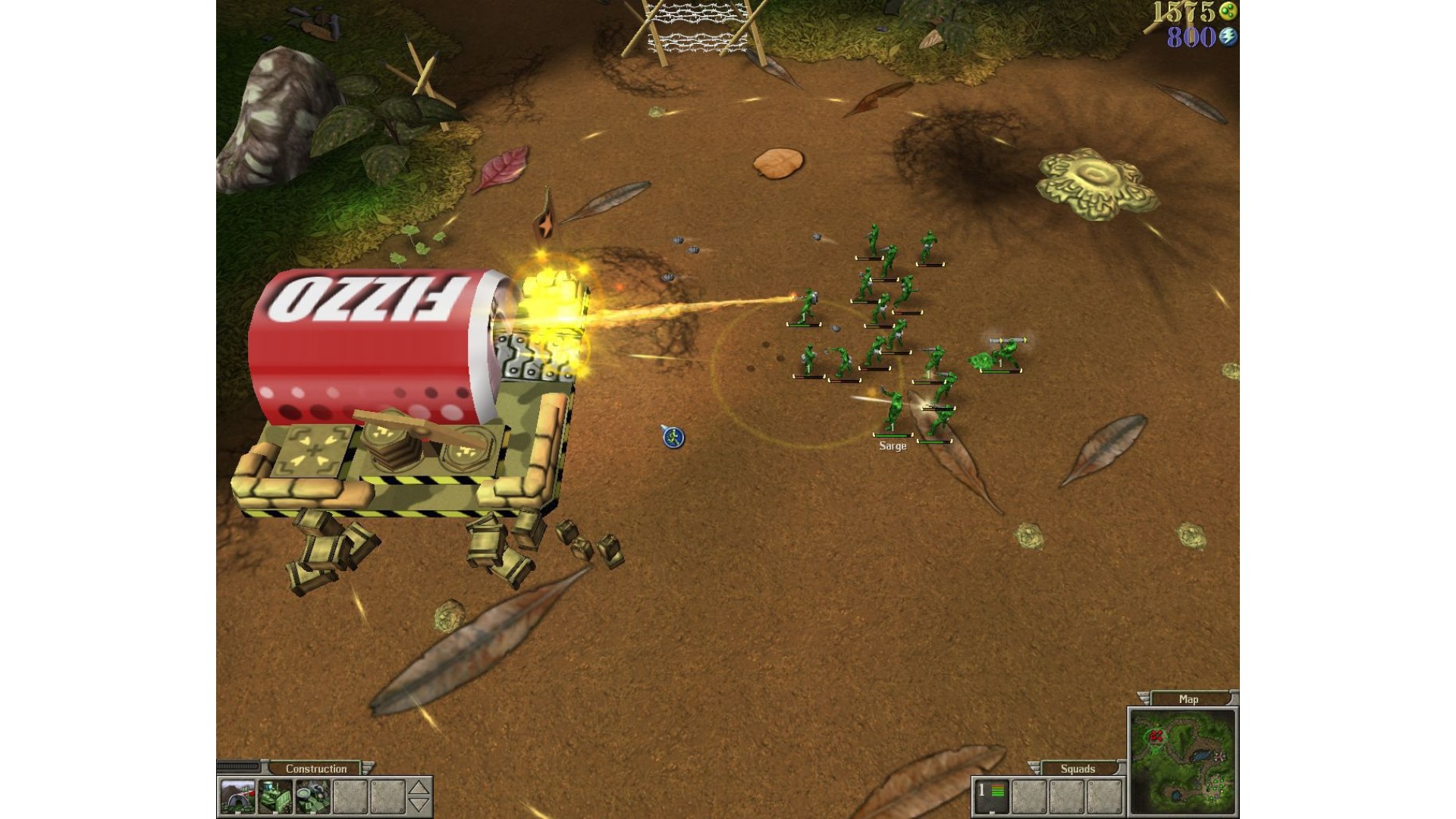Jump to the red X marker on minimap
Viewport: 1456px width, 819px height.
coord(1156,736)
